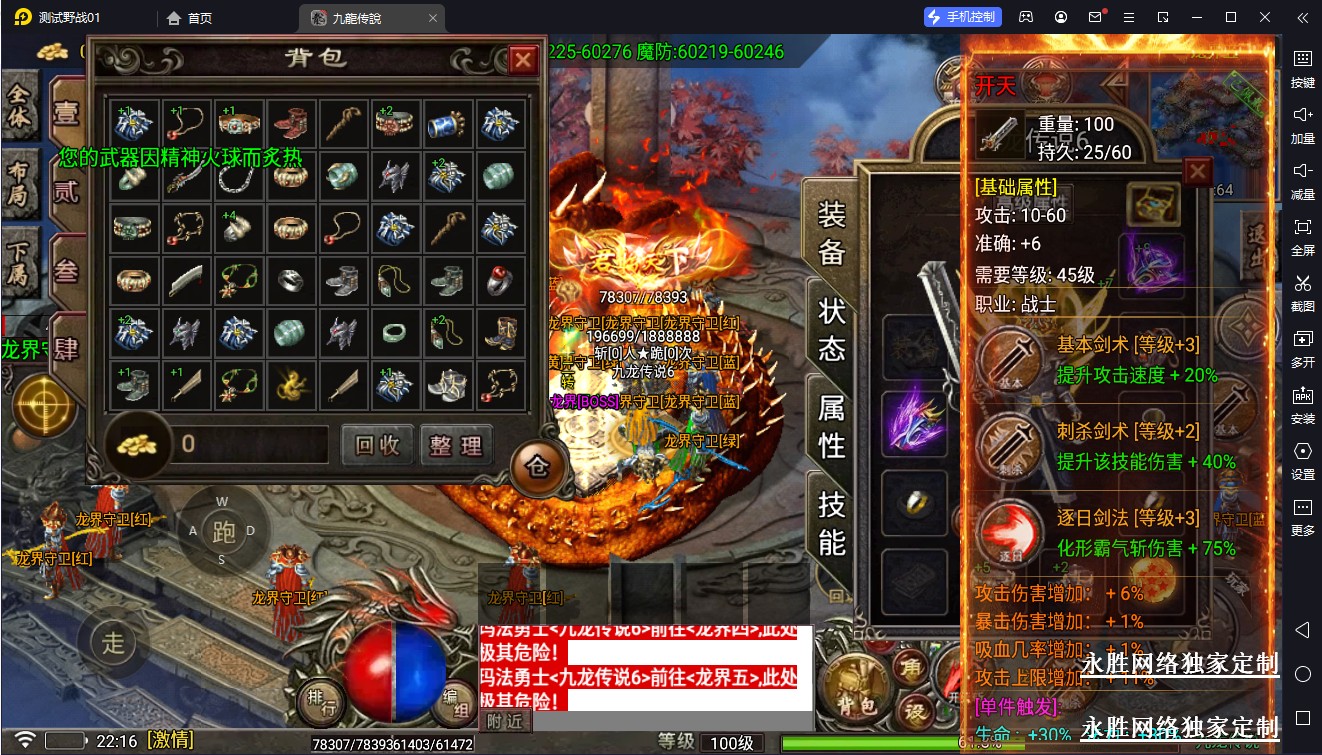Tap the 走 walk button
This screenshot has height=755, width=1322.
tap(113, 641)
